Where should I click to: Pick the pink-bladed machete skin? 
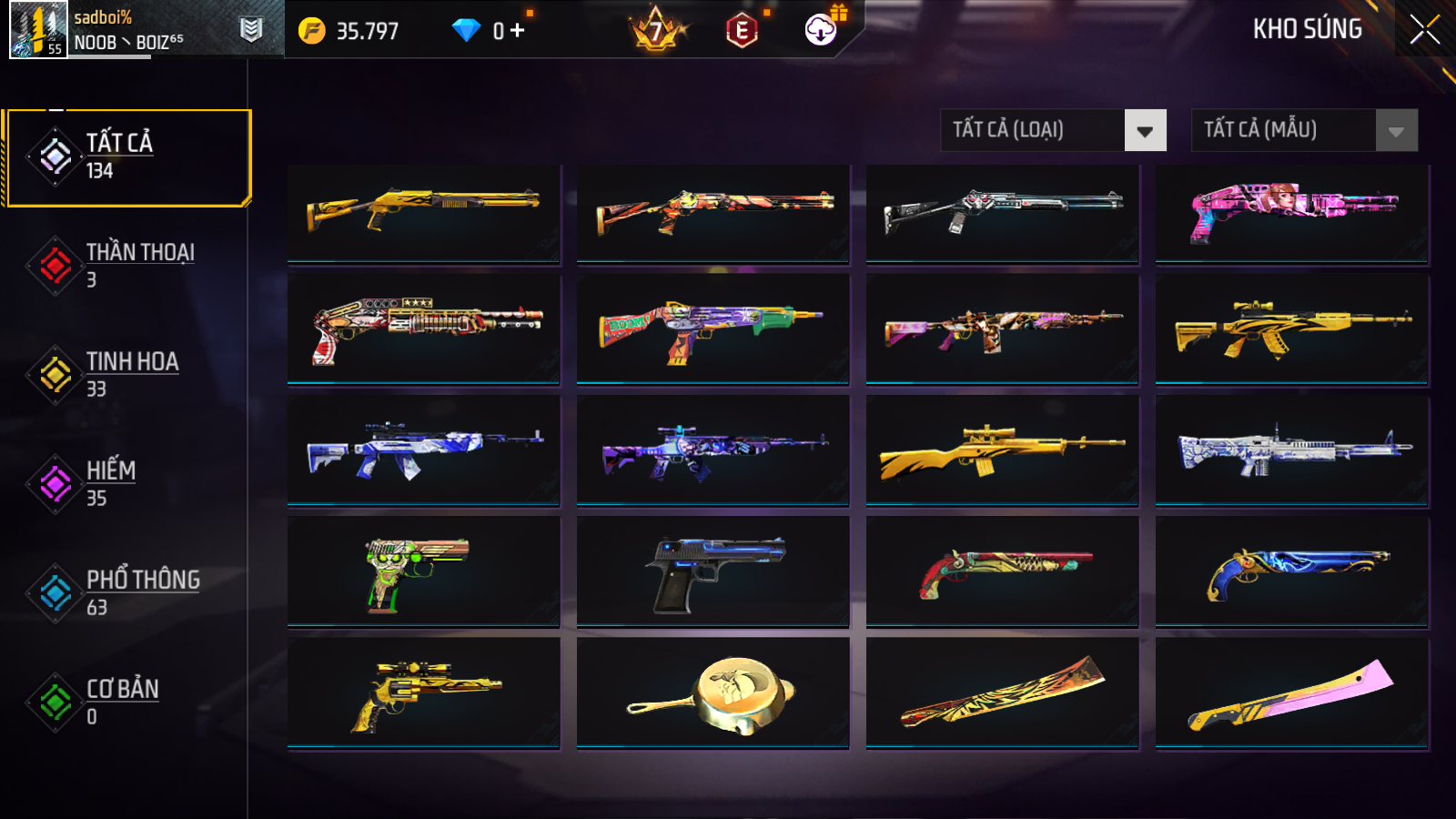click(x=1291, y=693)
